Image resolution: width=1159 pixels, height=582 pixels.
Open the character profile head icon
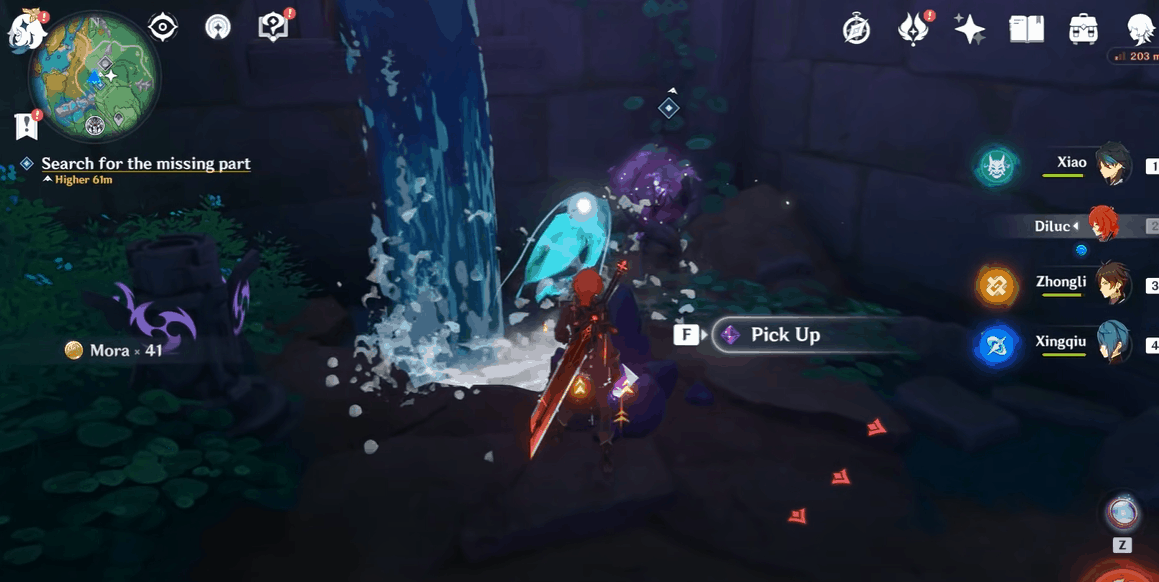tap(1140, 30)
